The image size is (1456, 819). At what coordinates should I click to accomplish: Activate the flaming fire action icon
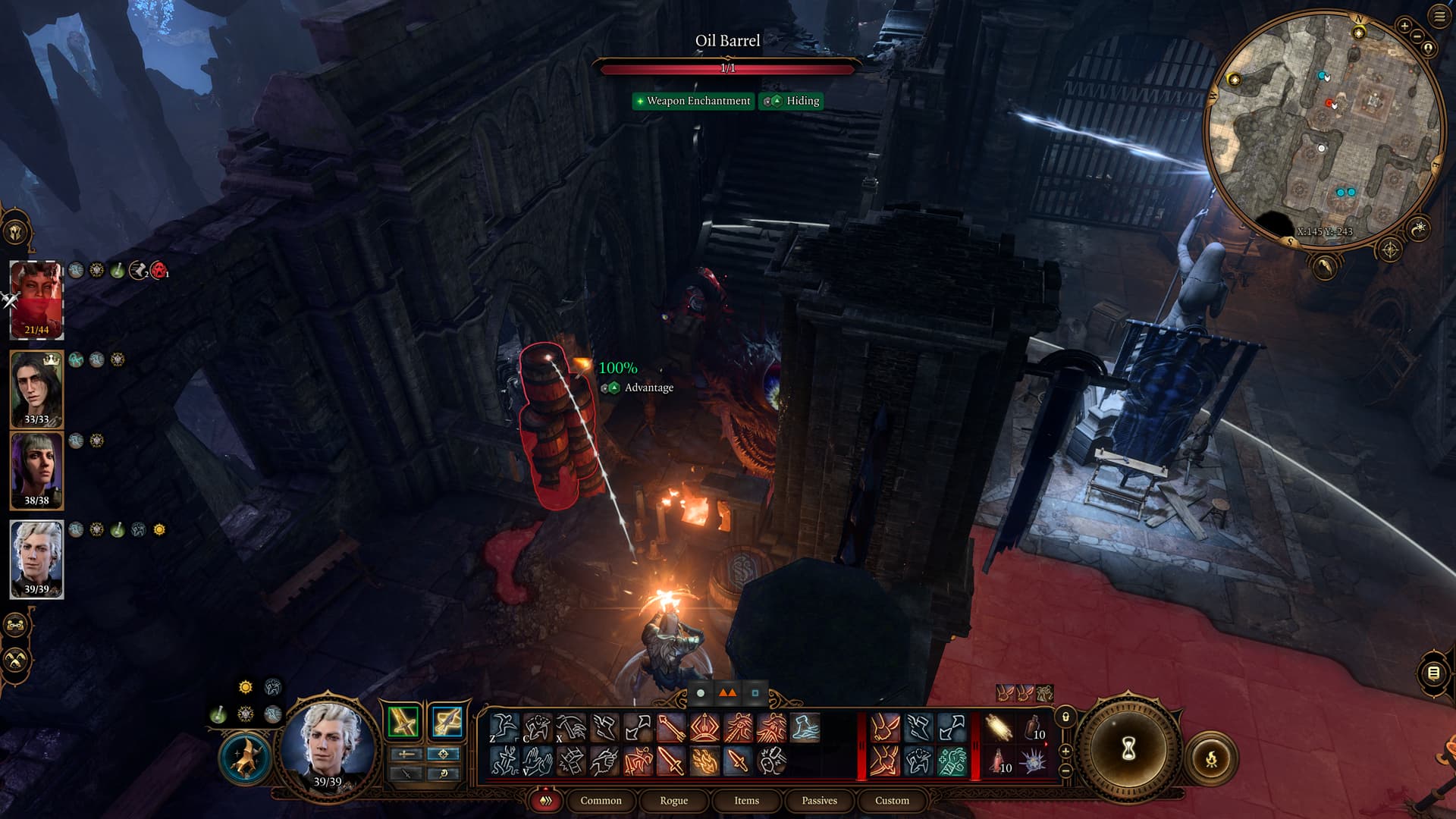pyautogui.click(x=704, y=761)
